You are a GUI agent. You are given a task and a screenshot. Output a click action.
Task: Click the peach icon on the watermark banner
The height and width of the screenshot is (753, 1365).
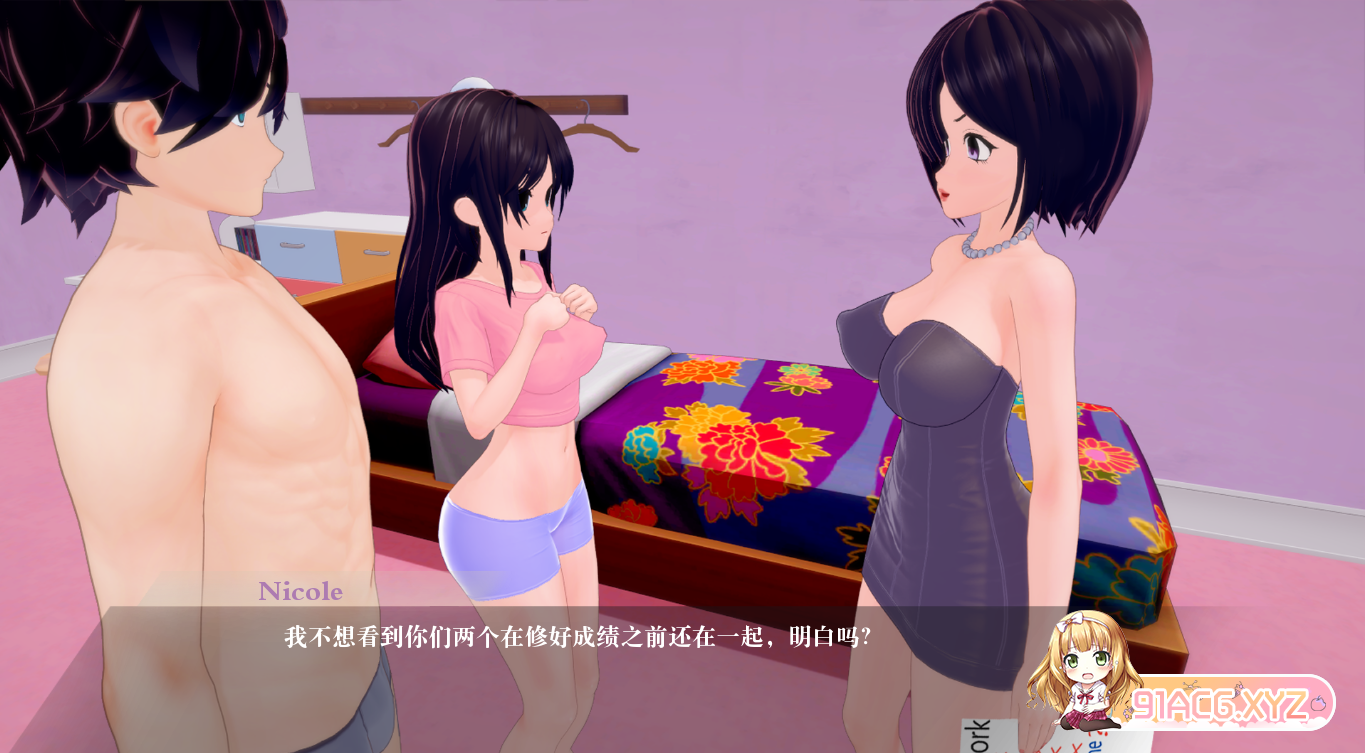[1318, 704]
